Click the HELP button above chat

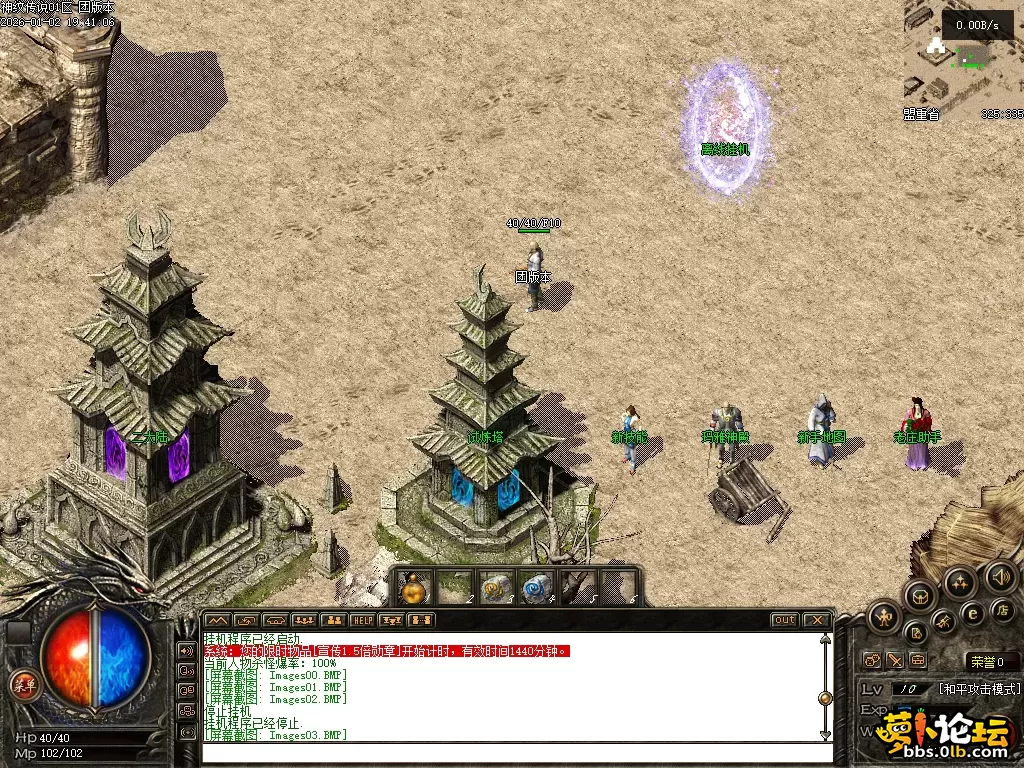362,620
